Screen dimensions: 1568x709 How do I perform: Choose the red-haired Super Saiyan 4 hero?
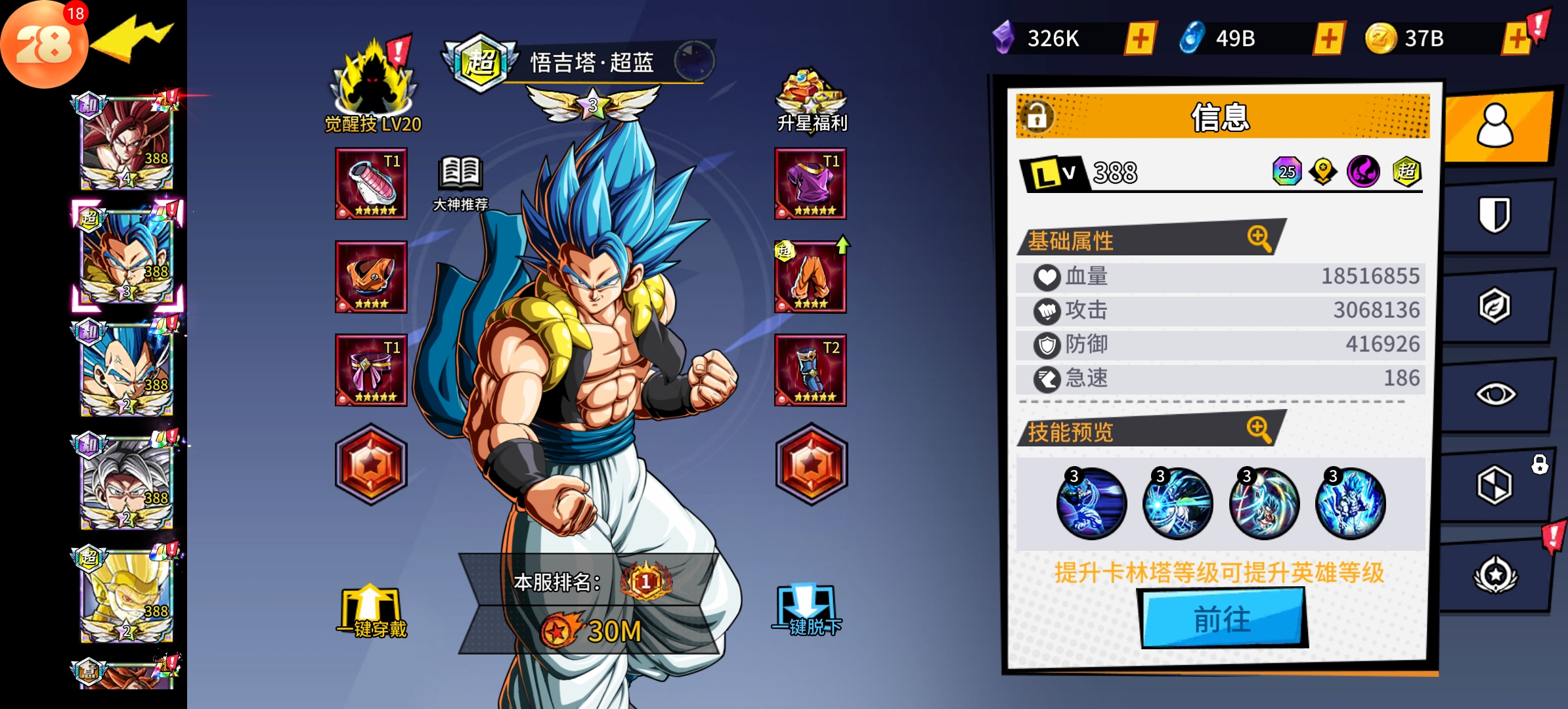[x=126, y=141]
